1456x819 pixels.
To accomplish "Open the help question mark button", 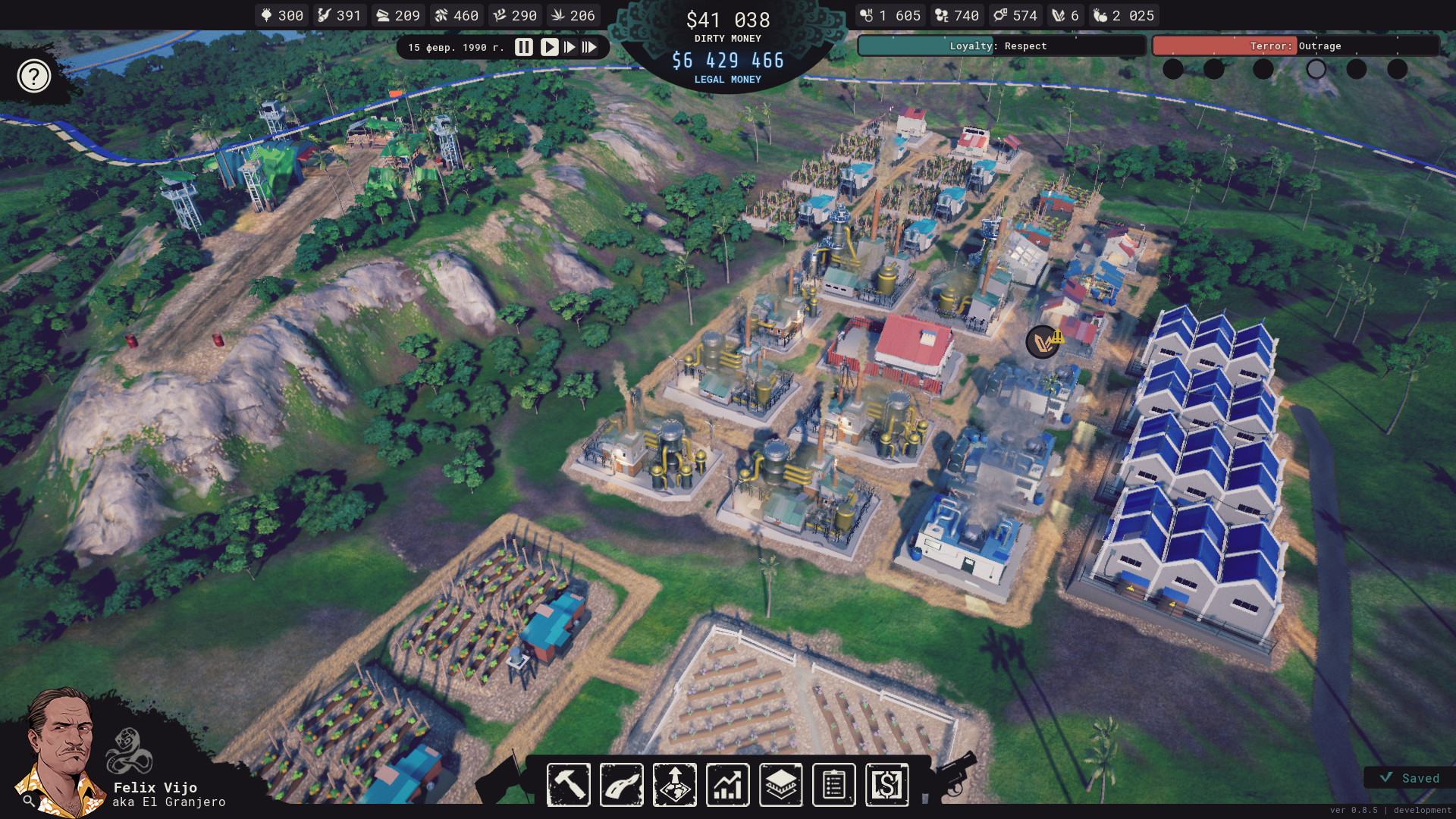I will click(x=34, y=76).
